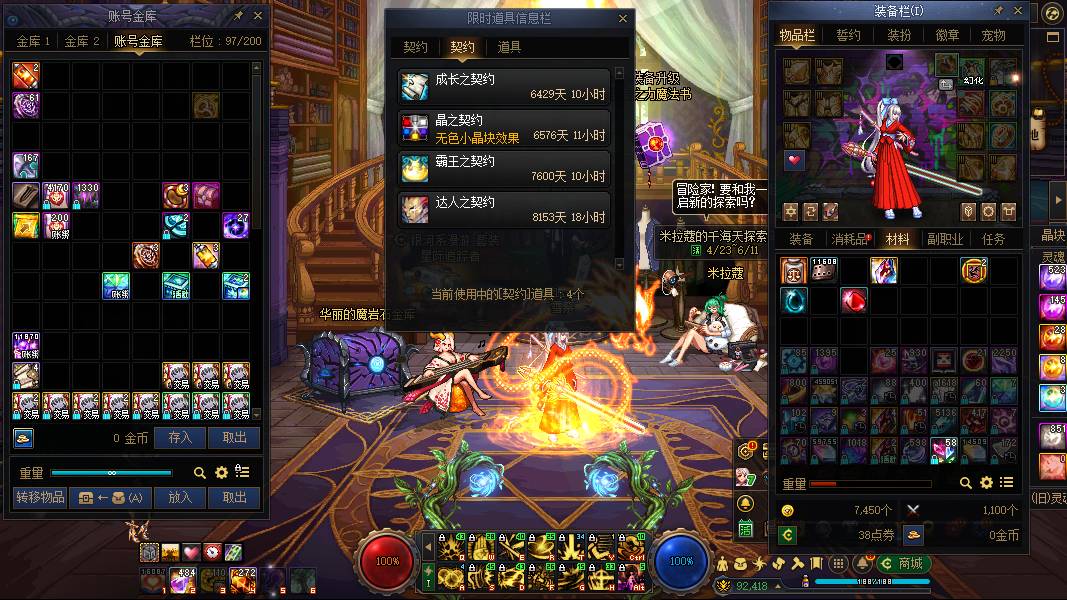1067x600 pixels.
Task: Click the 放入 put-in button
Action: point(180,497)
